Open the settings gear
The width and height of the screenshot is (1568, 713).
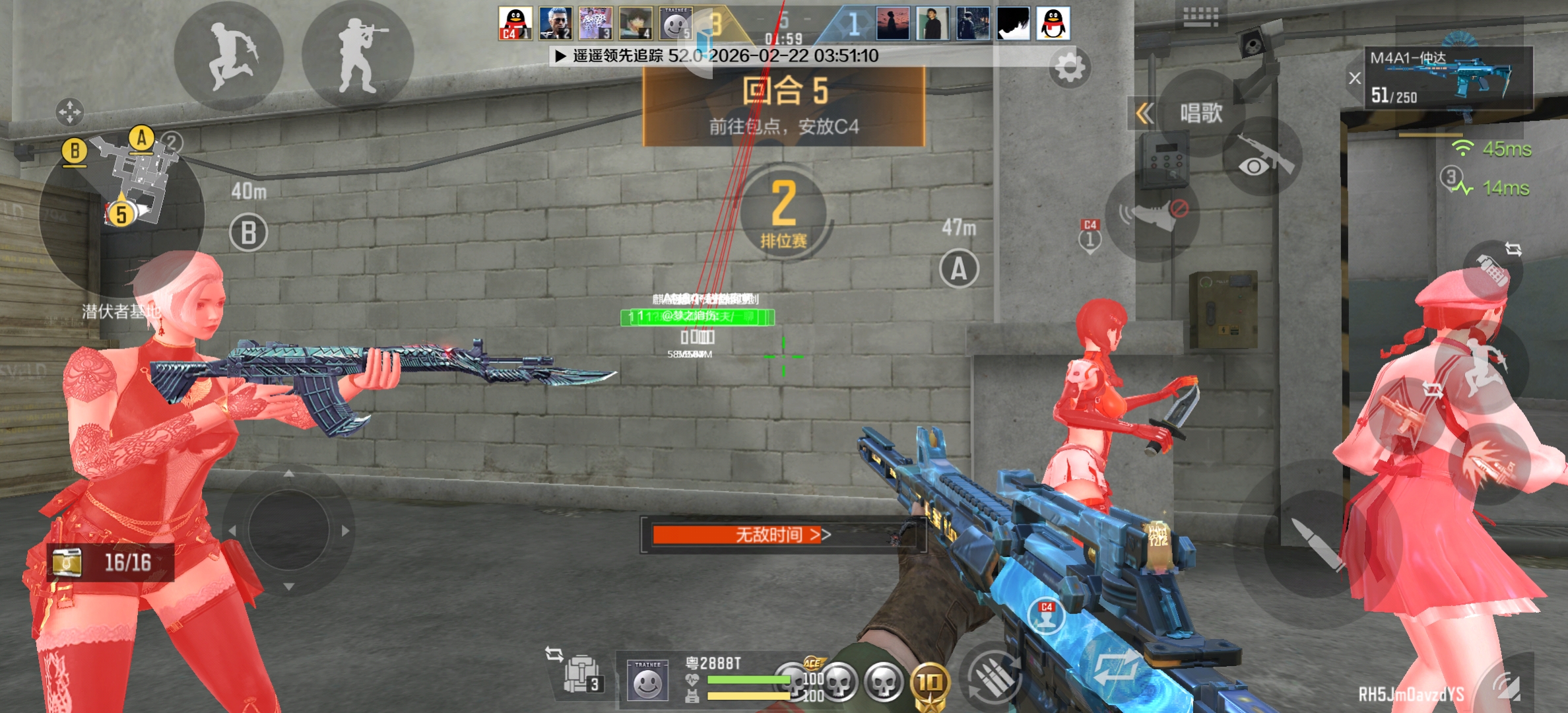tap(1070, 67)
